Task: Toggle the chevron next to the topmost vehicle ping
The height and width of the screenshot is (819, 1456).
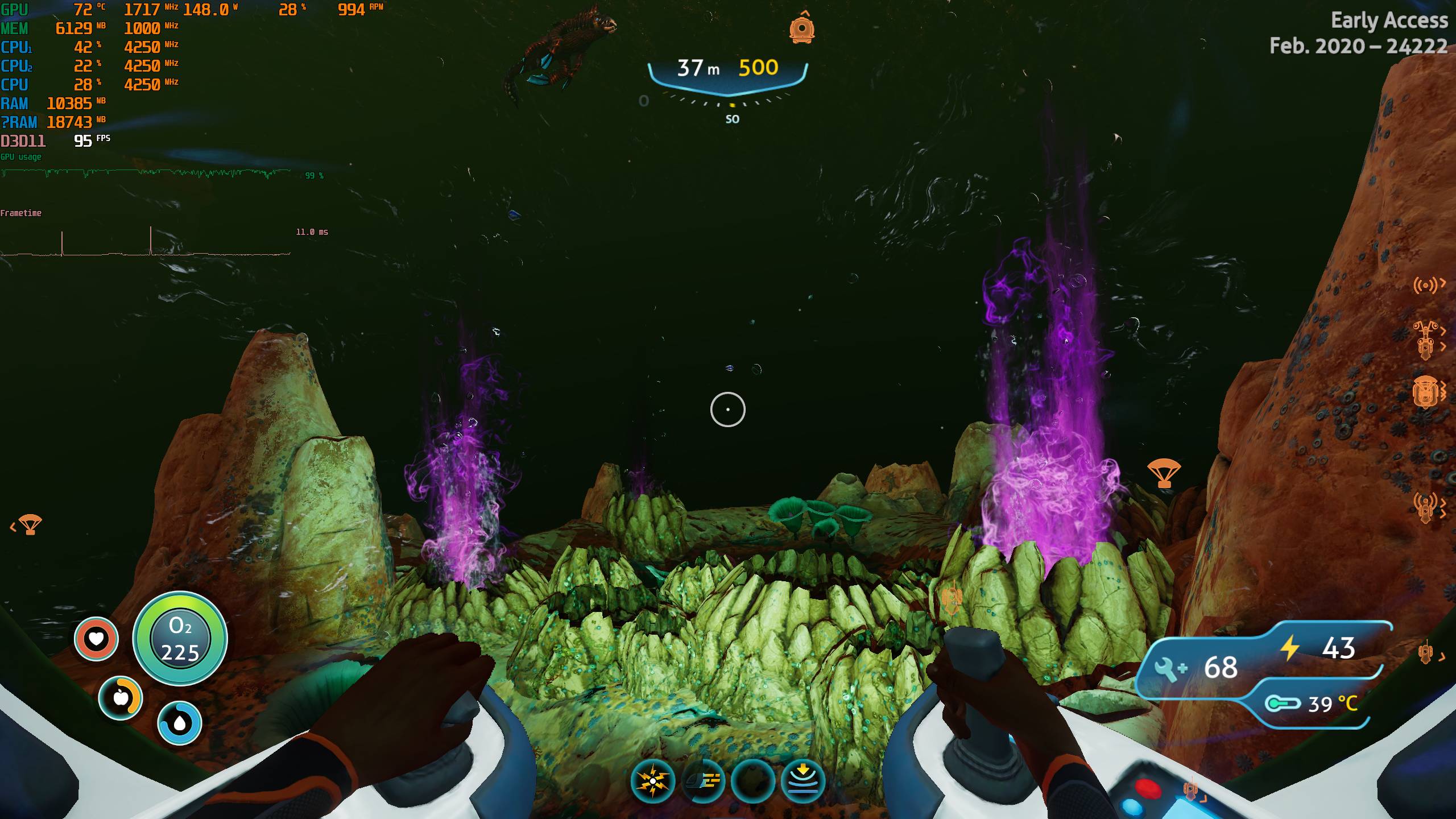Action: click(1443, 332)
